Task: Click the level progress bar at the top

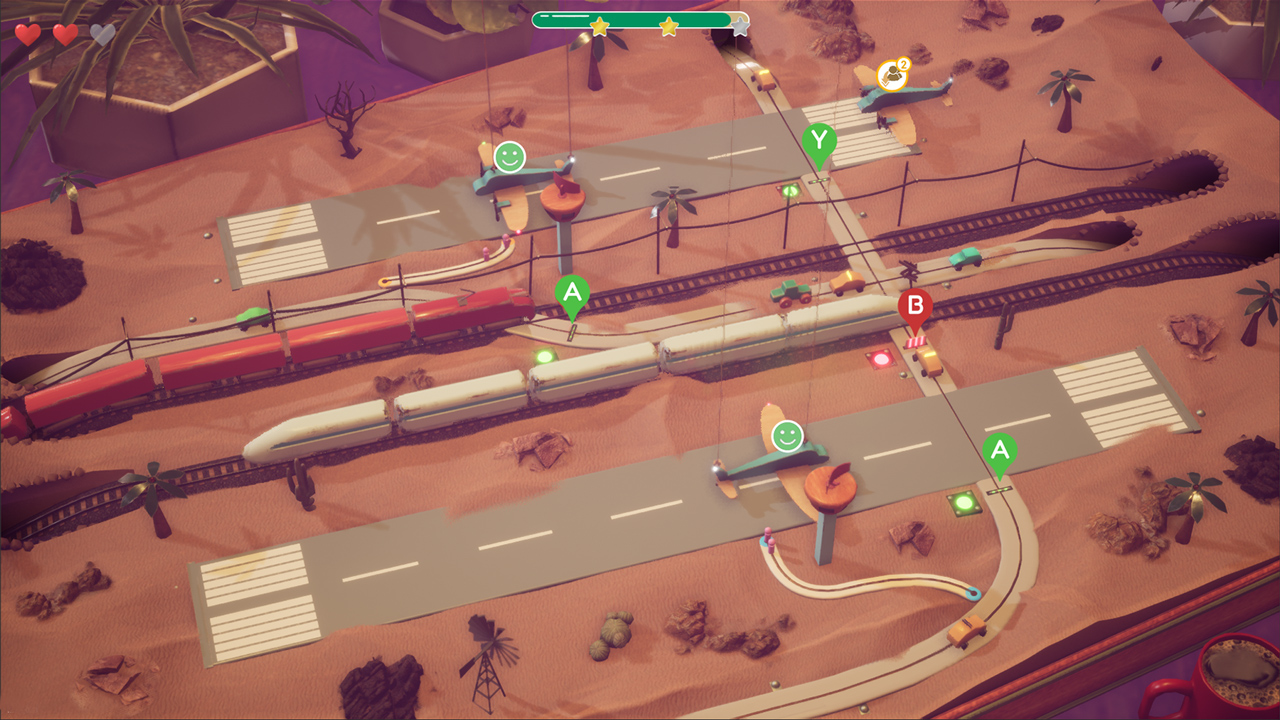Action: tap(640, 18)
